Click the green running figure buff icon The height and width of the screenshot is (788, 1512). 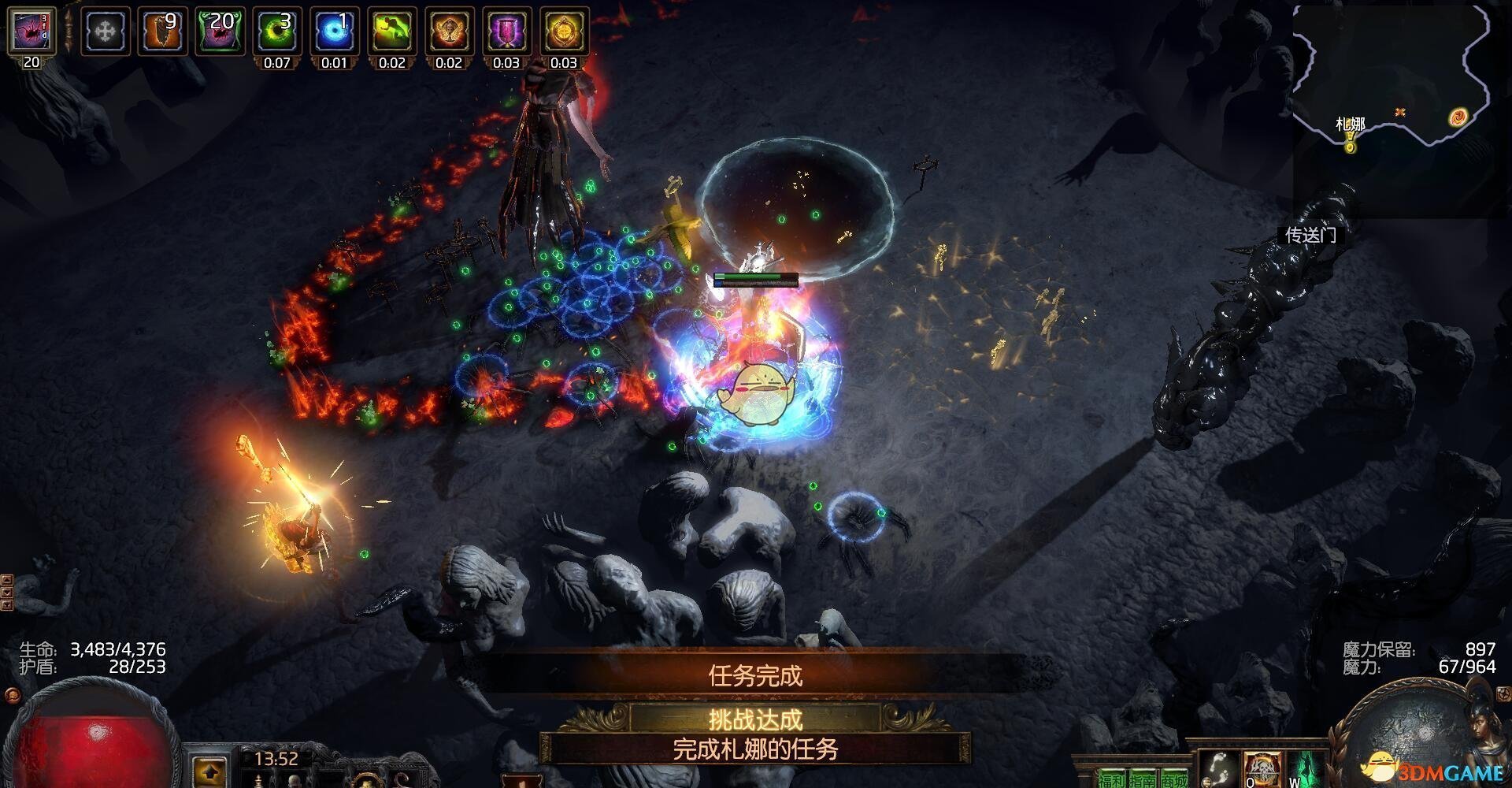point(392,32)
